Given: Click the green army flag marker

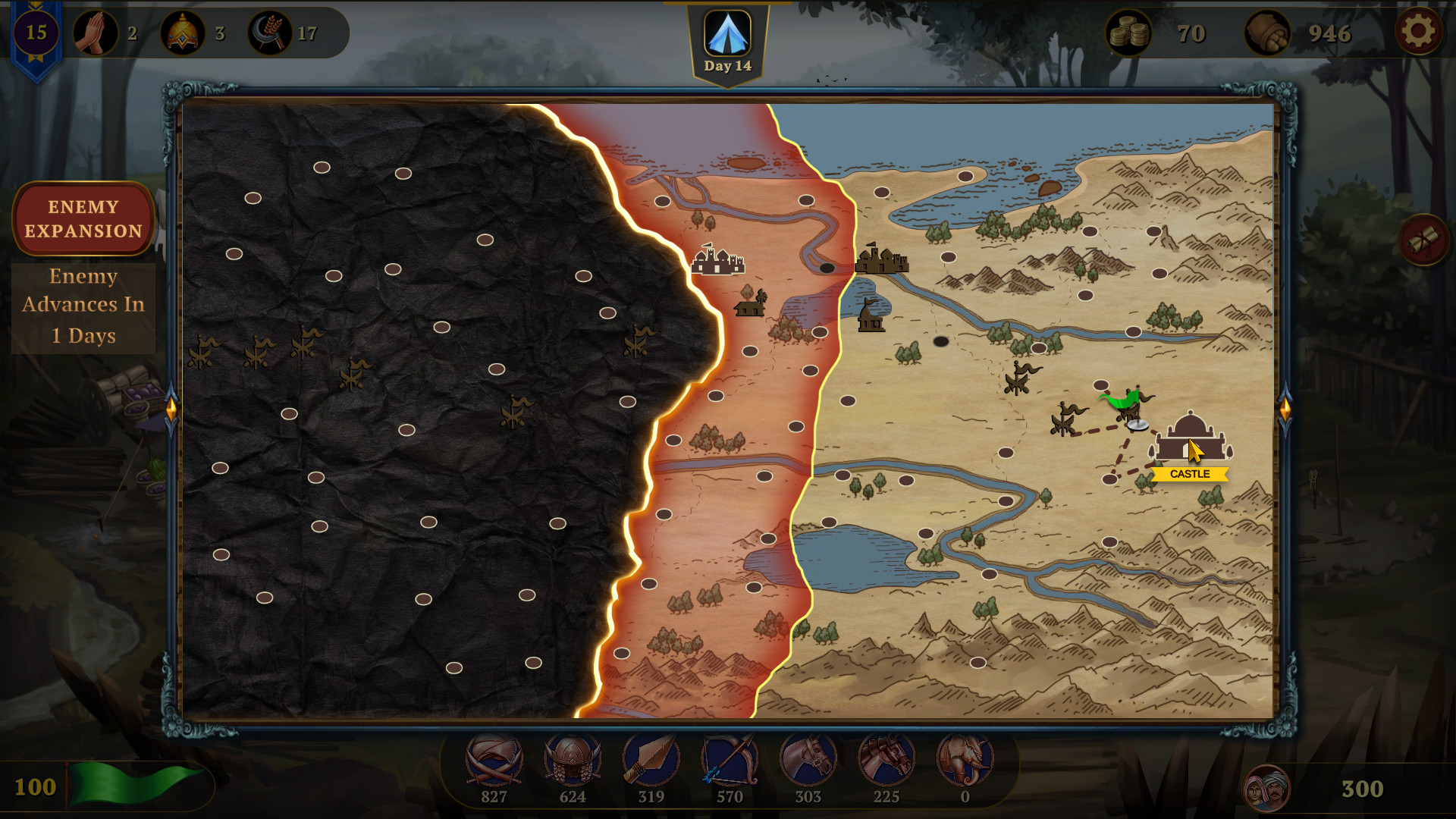Looking at the screenshot, I should point(1122,400).
